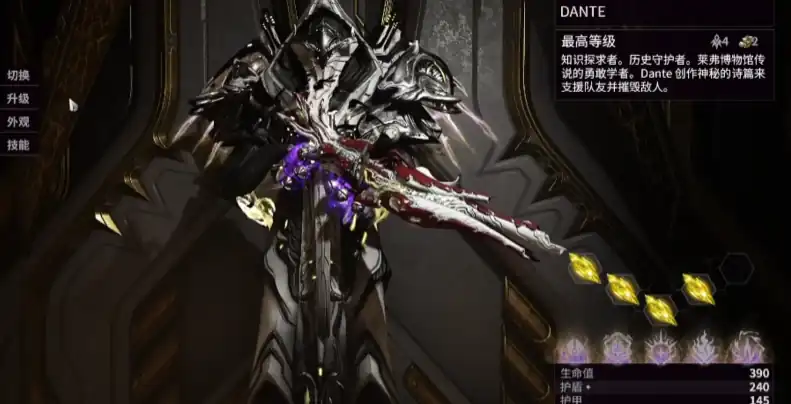Open the 技能 (abilities) menu entry
Viewport: 791px width, 404px height.
(18, 145)
